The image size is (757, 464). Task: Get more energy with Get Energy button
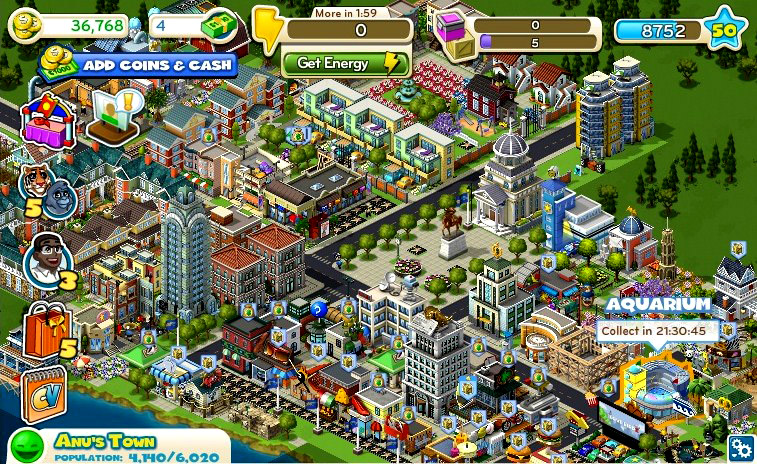pyautogui.click(x=346, y=63)
